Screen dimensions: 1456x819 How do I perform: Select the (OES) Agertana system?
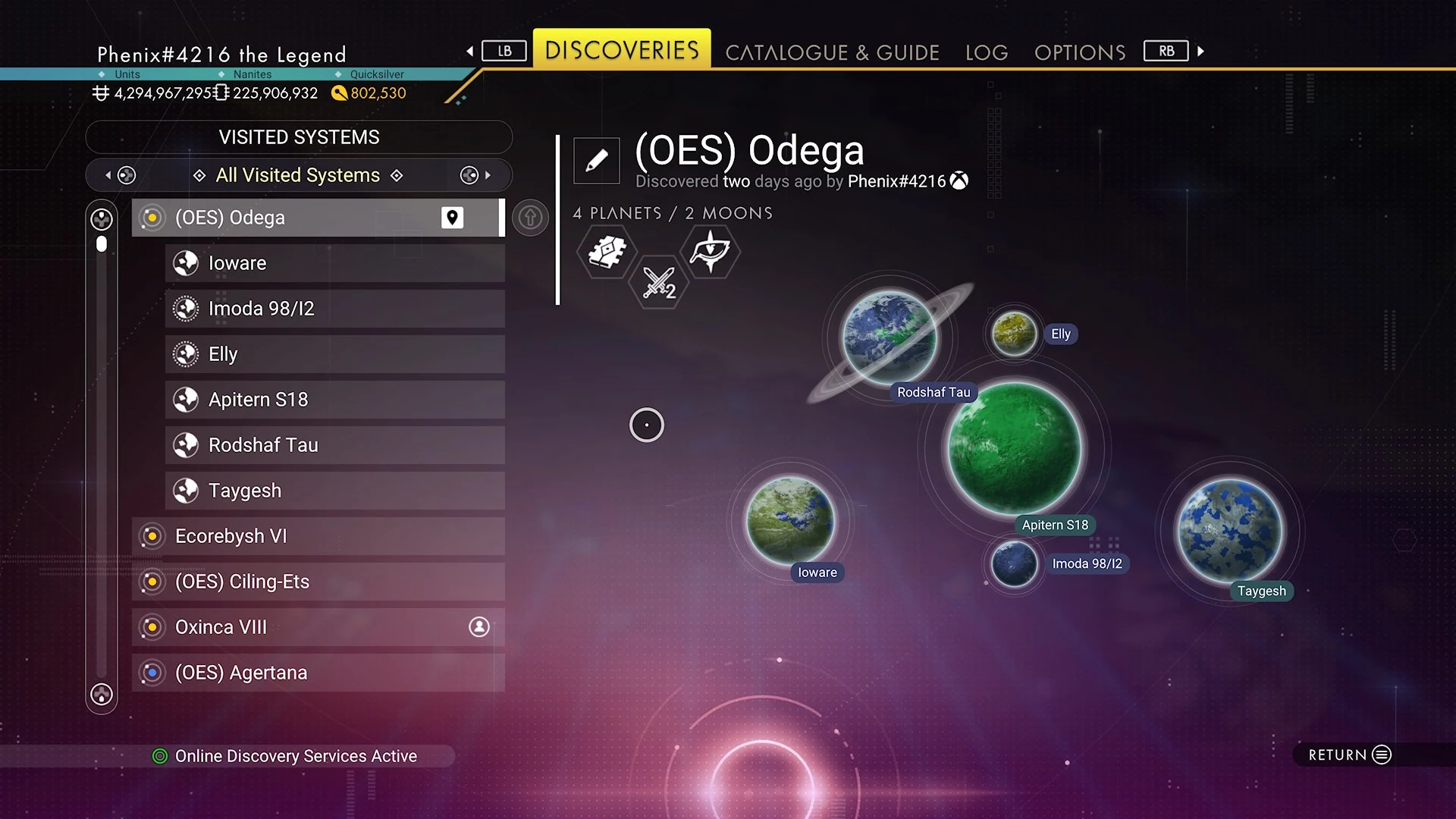click(x=317, y=673)
